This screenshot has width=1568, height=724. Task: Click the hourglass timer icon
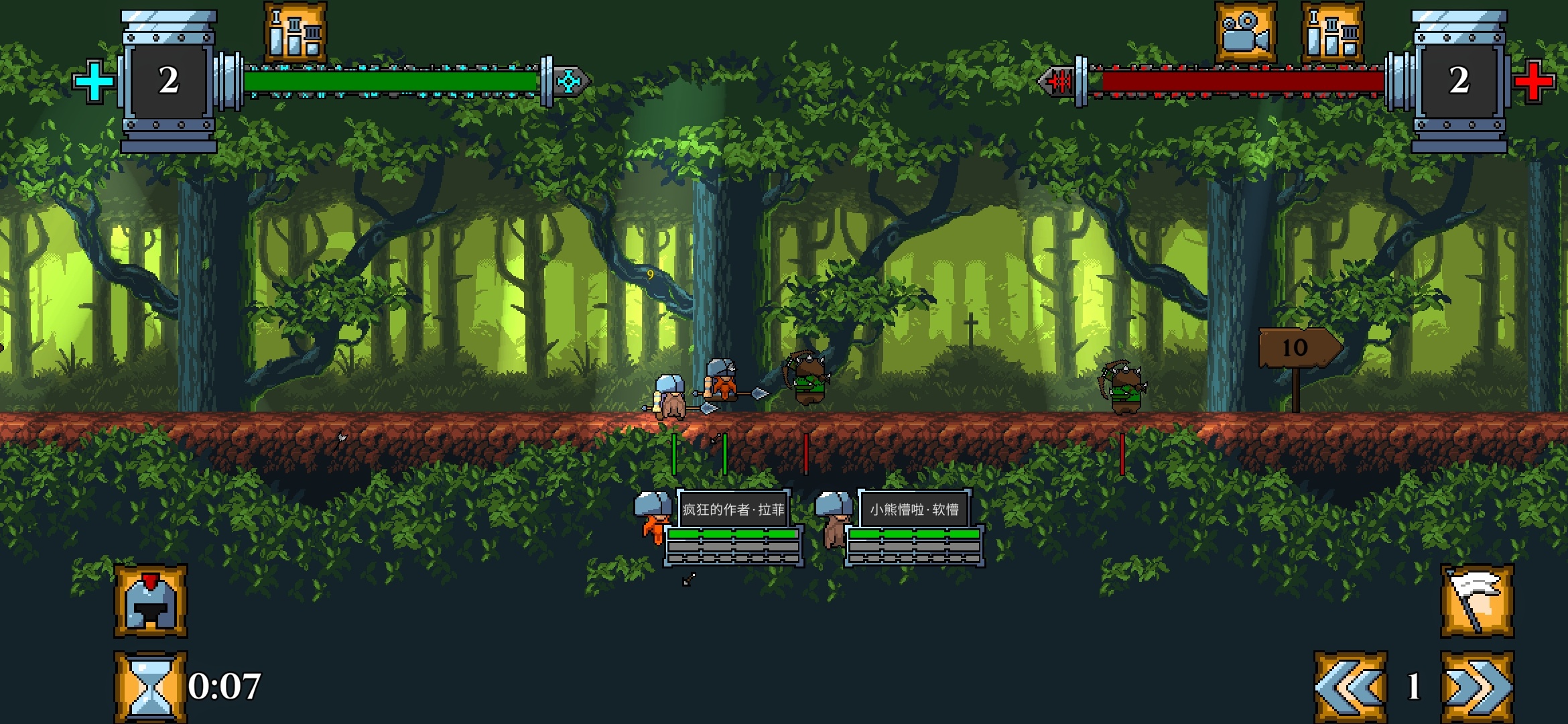tap(151, 687)
